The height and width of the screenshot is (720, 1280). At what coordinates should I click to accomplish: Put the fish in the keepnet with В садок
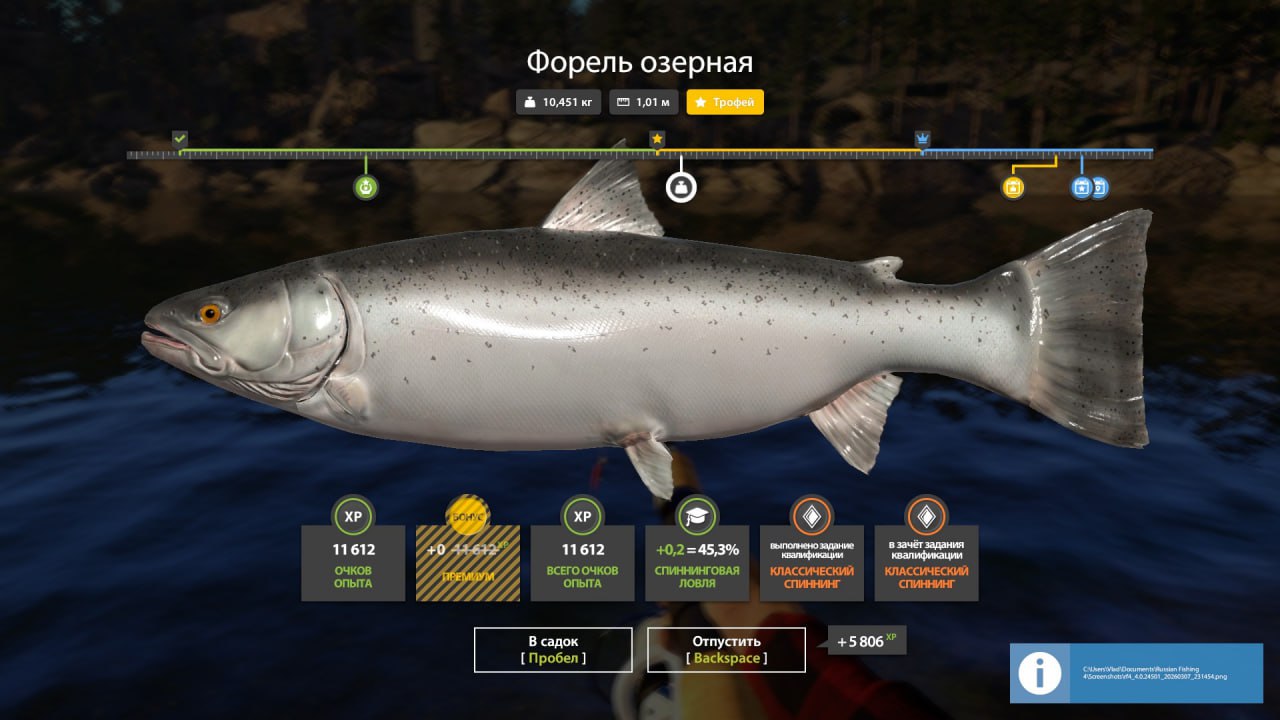(553, 649)
